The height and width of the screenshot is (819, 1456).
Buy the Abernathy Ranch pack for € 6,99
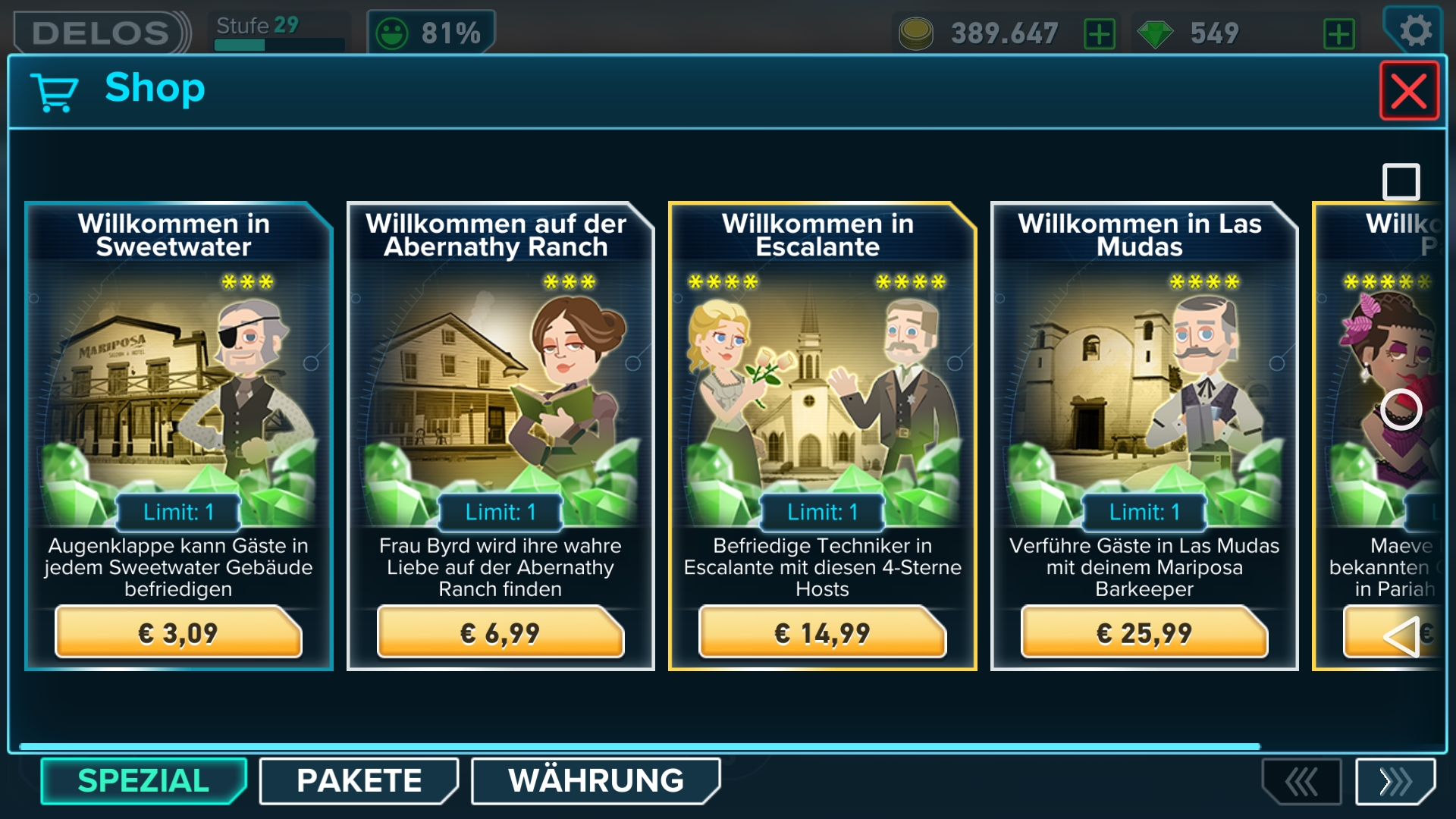[500, 632]
